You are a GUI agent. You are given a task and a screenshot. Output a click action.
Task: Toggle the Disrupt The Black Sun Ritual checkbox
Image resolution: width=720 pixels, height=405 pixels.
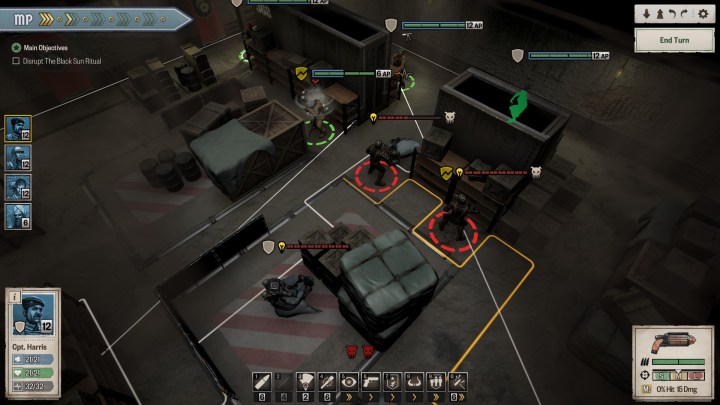pyautogui.click(x=16, y=61)
